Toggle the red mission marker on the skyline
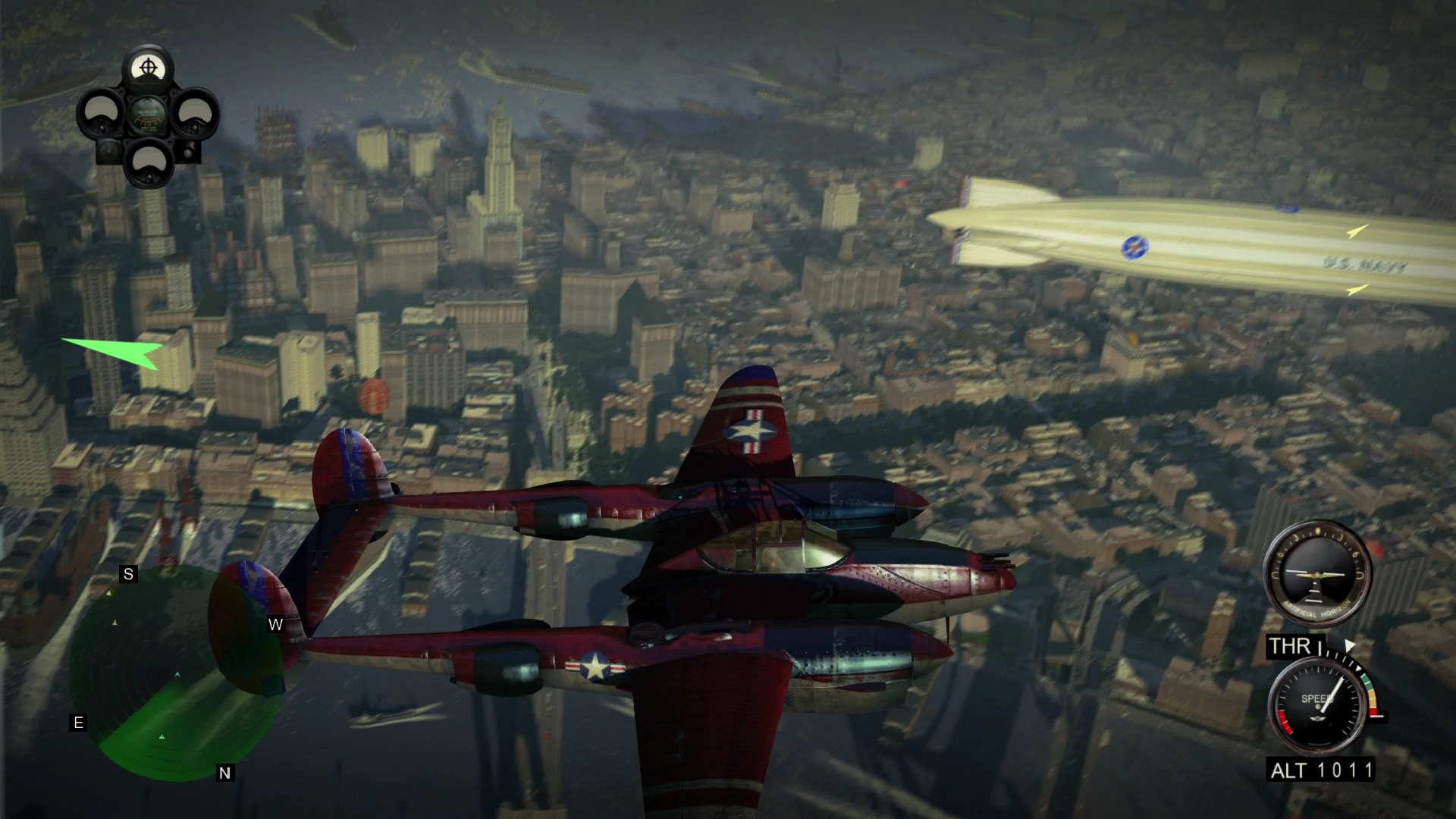This screenshot has height=819, width=1456. 901,184
